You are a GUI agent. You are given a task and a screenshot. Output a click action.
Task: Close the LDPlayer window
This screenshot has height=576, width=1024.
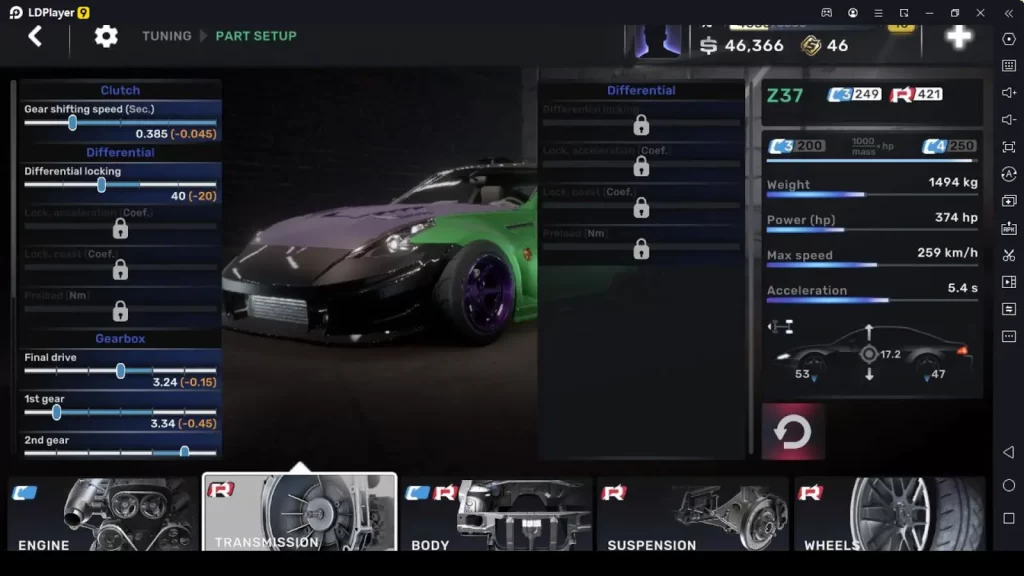(981, 13)
